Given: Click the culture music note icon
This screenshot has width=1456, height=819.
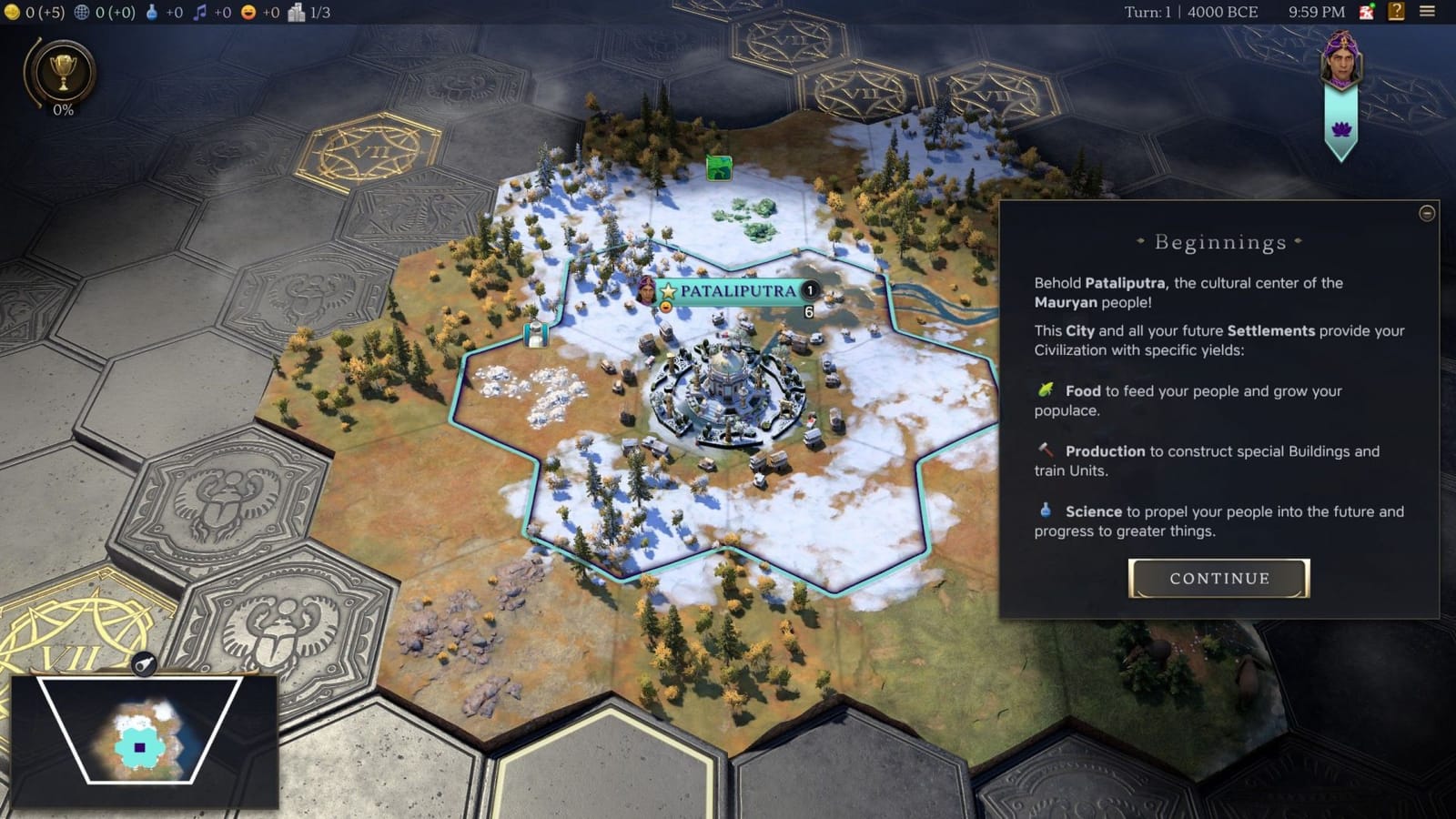Looking at the screenshot, I should (x=198, y=12).
